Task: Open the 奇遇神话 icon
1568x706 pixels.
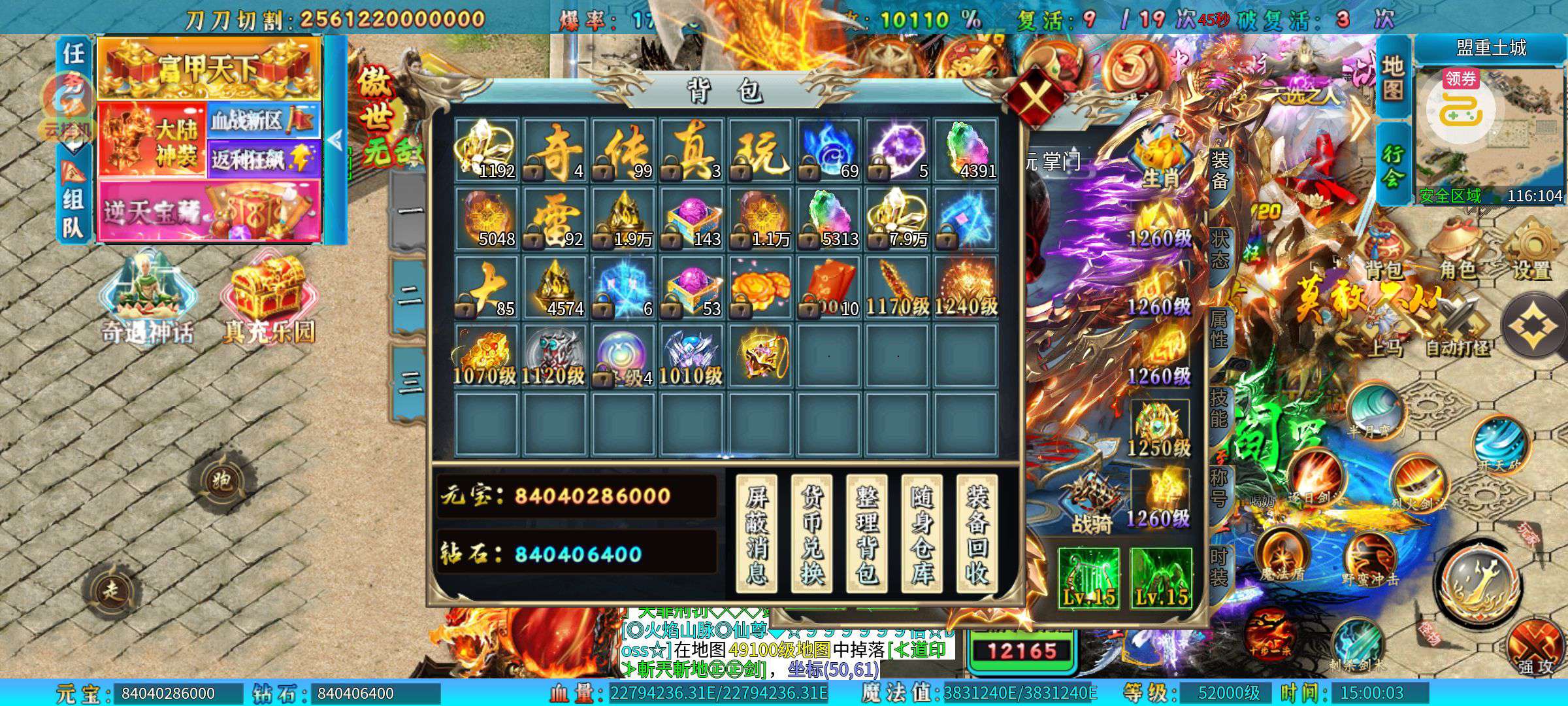Action: click(147, 301)
